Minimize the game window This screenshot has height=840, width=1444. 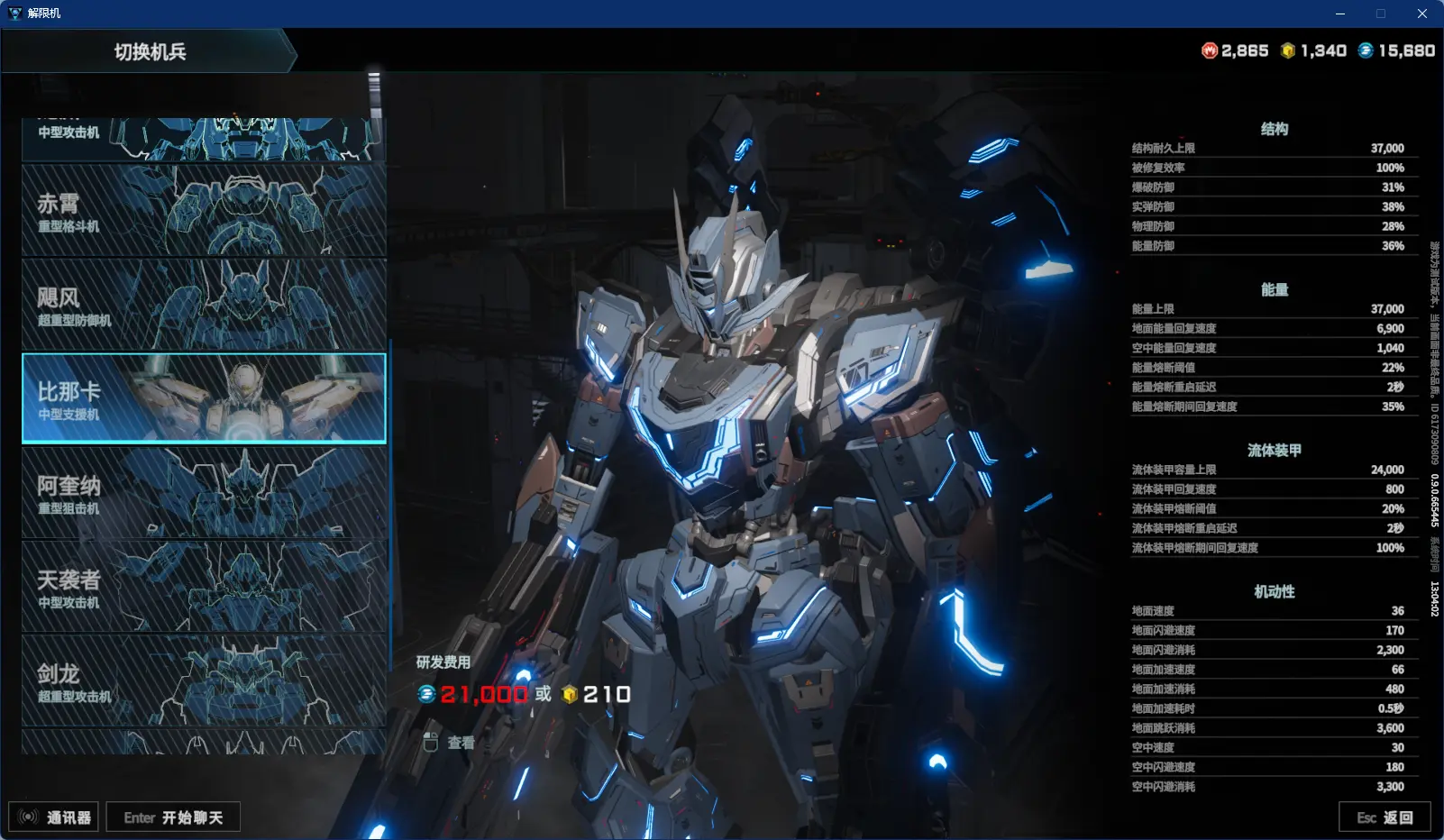[1340, 14]
